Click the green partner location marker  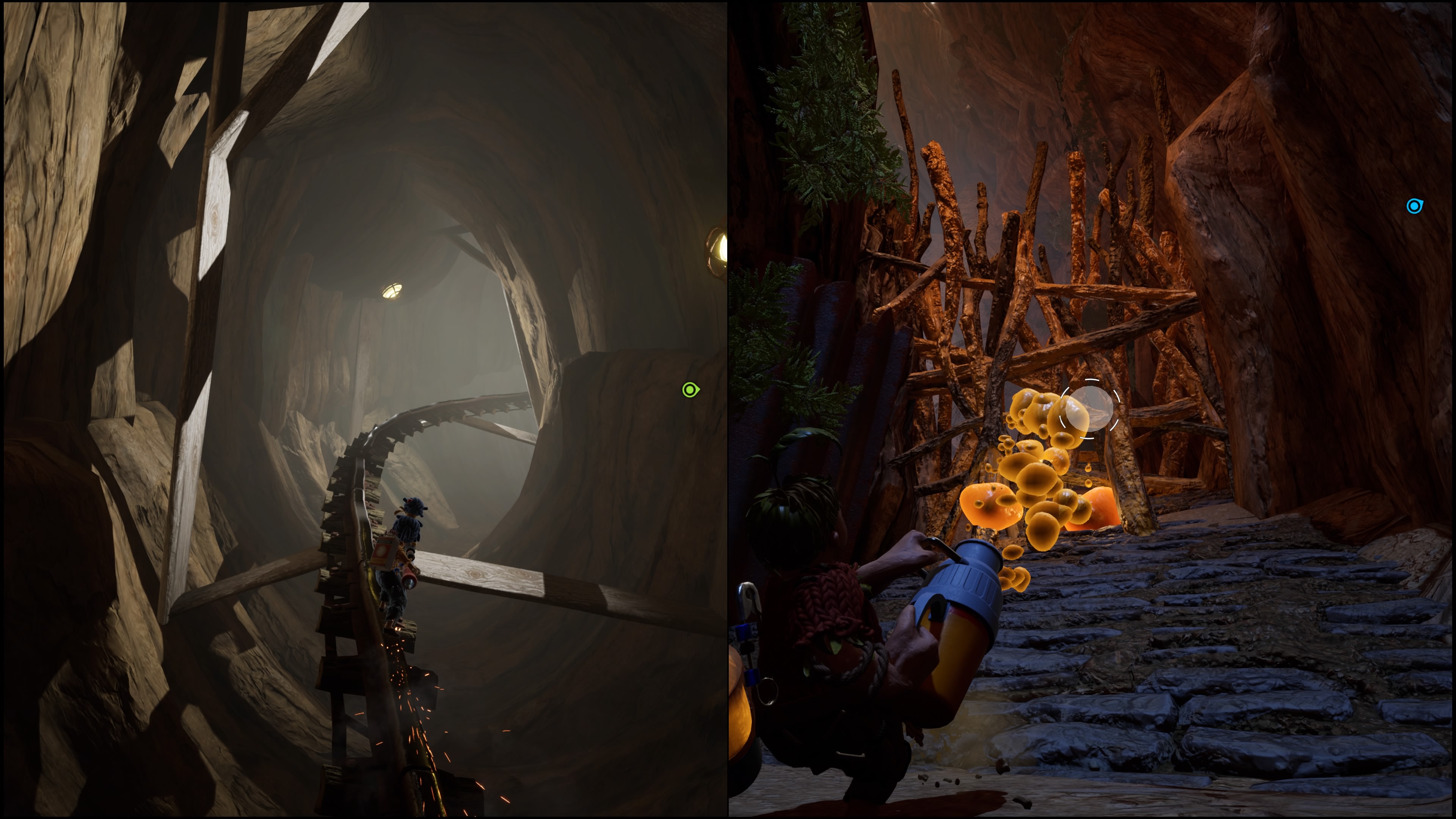click(690, 390)
